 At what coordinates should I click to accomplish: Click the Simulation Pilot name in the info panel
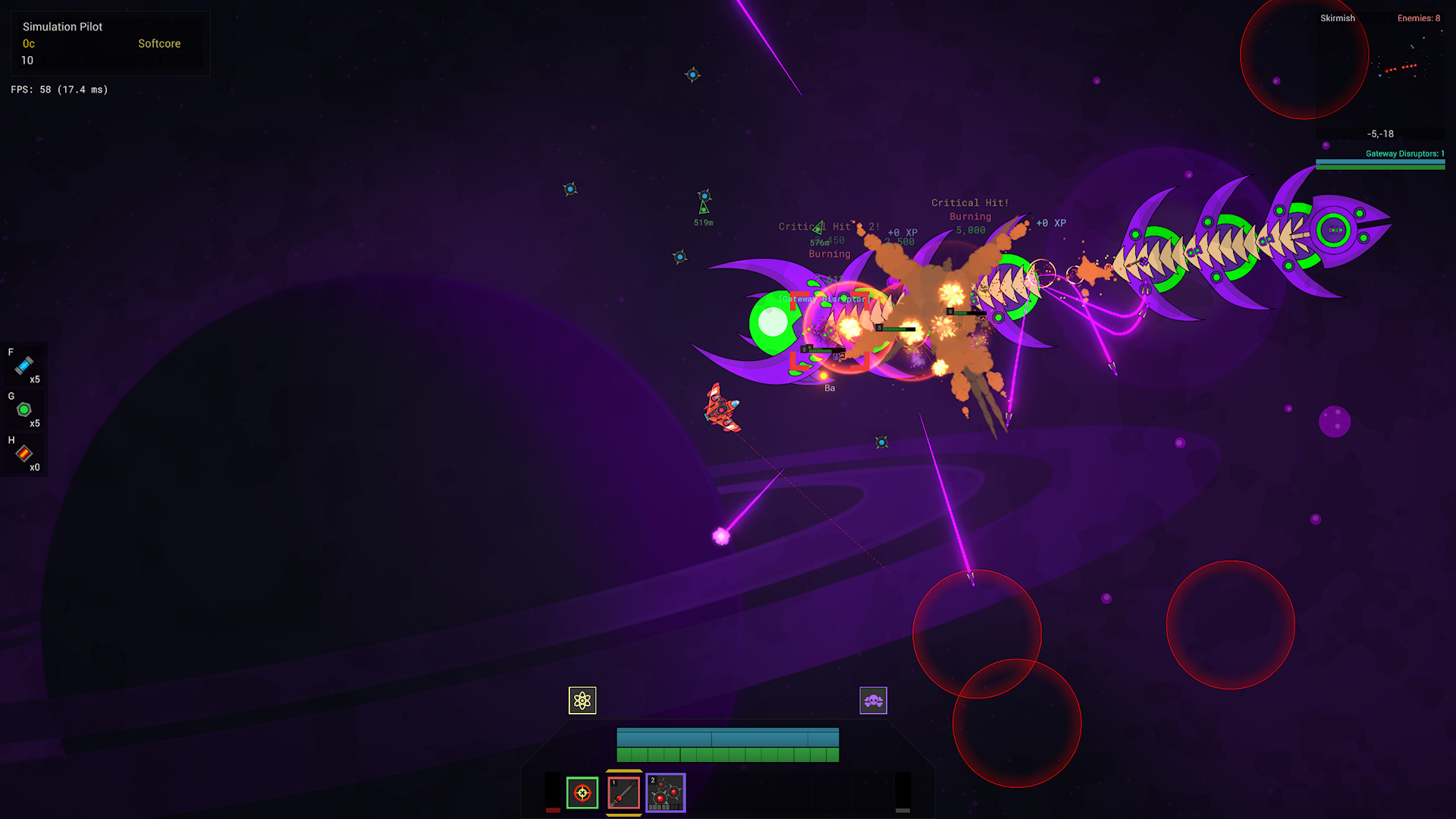pyautogui.click(x=64, y=27)
